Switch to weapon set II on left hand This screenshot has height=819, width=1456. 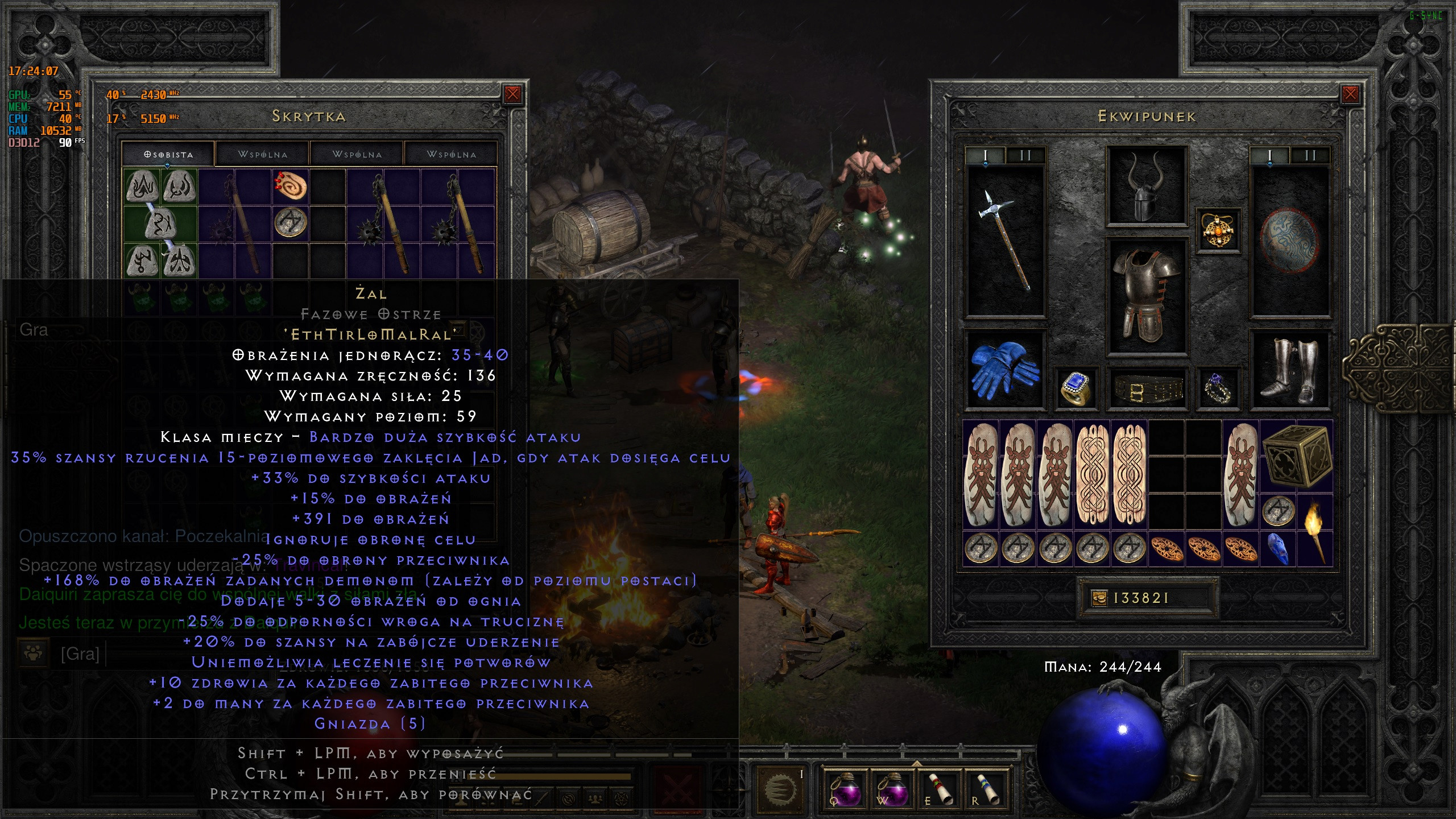click(x=1025, y=155)
